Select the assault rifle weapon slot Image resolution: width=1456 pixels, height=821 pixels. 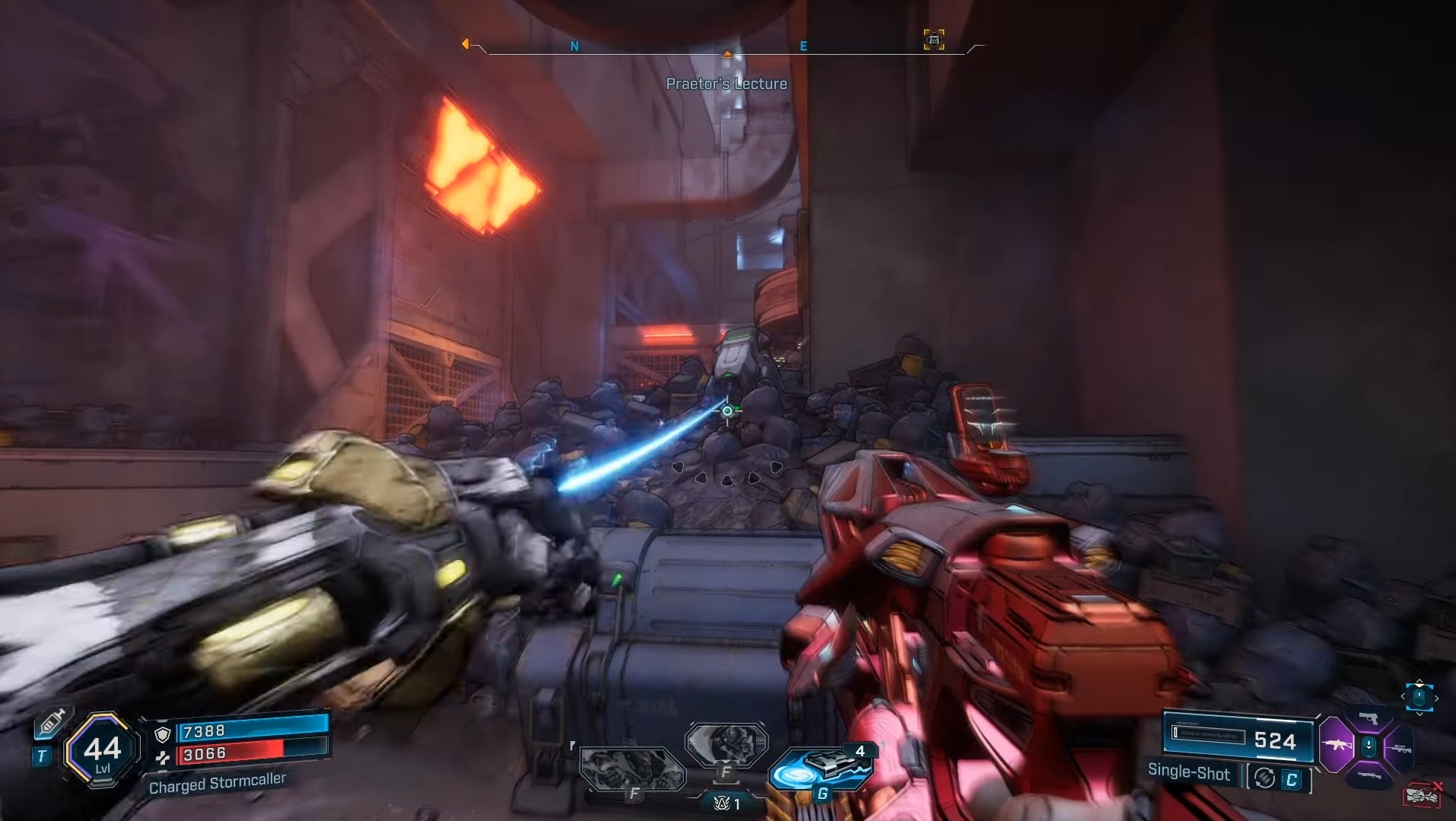pos(1337,745)
